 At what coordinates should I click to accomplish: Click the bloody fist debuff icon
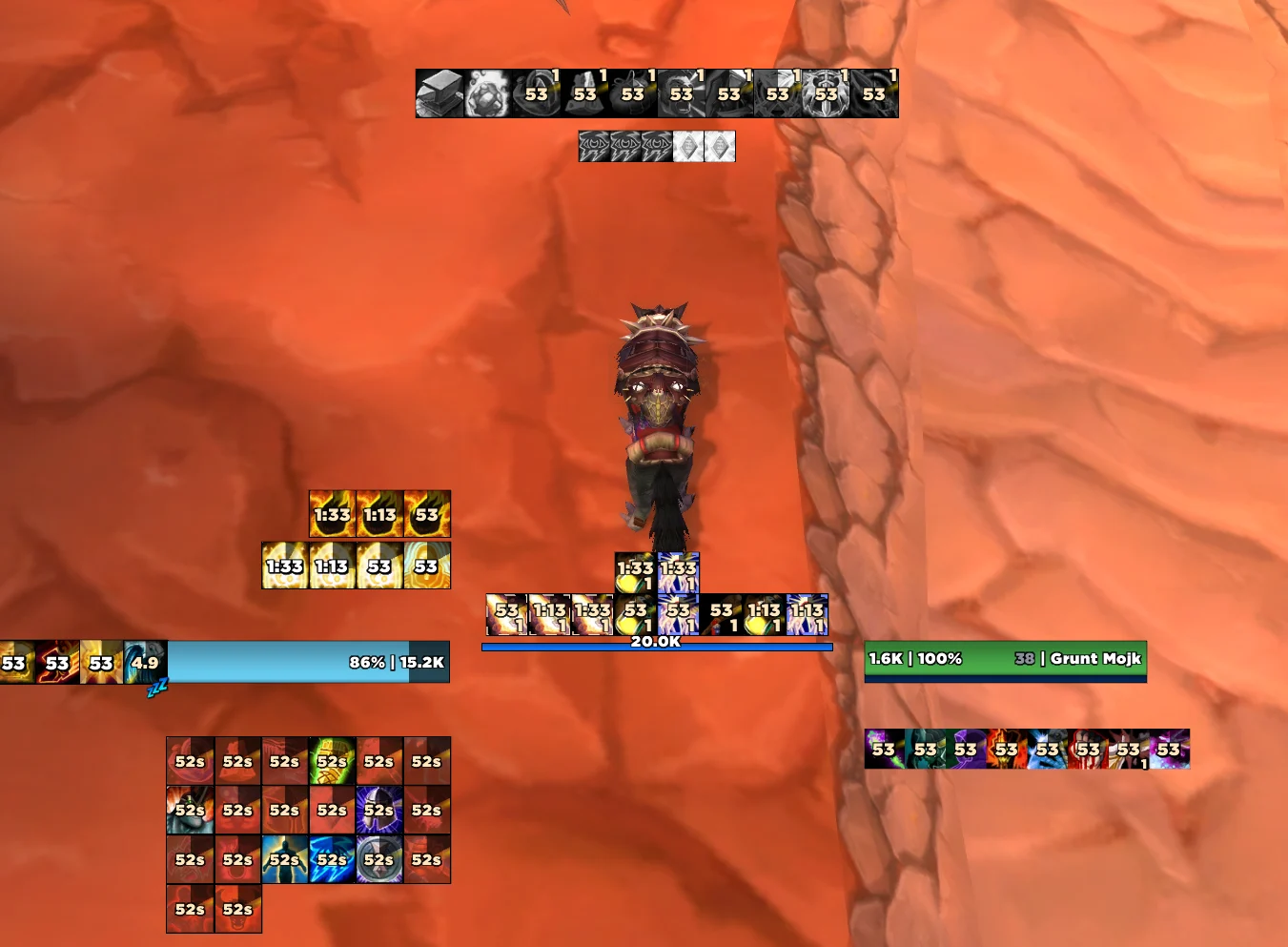[1088, 749]
